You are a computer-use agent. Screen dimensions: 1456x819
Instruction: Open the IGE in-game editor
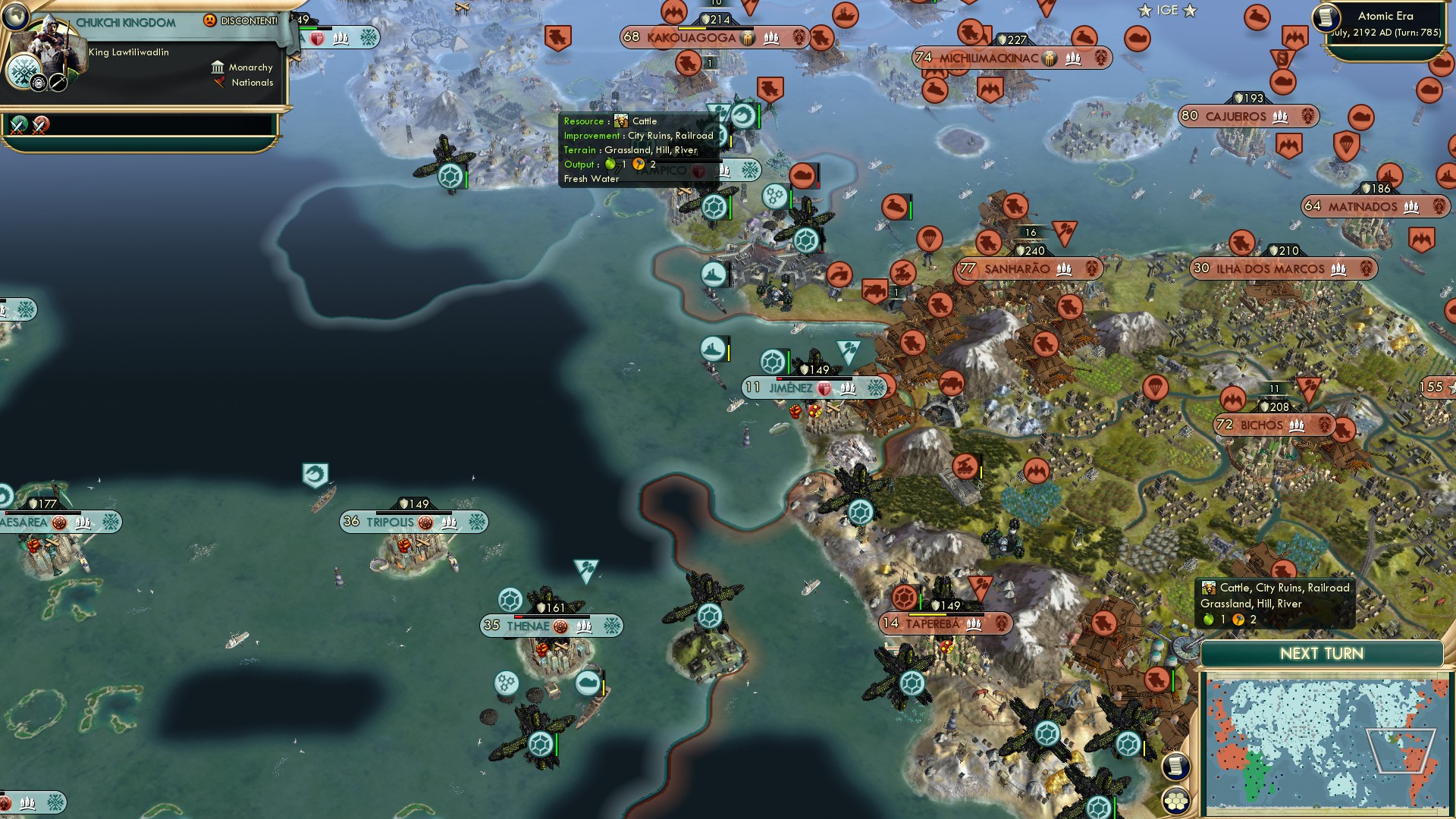pyautogui.click(x=1167, y=11)
